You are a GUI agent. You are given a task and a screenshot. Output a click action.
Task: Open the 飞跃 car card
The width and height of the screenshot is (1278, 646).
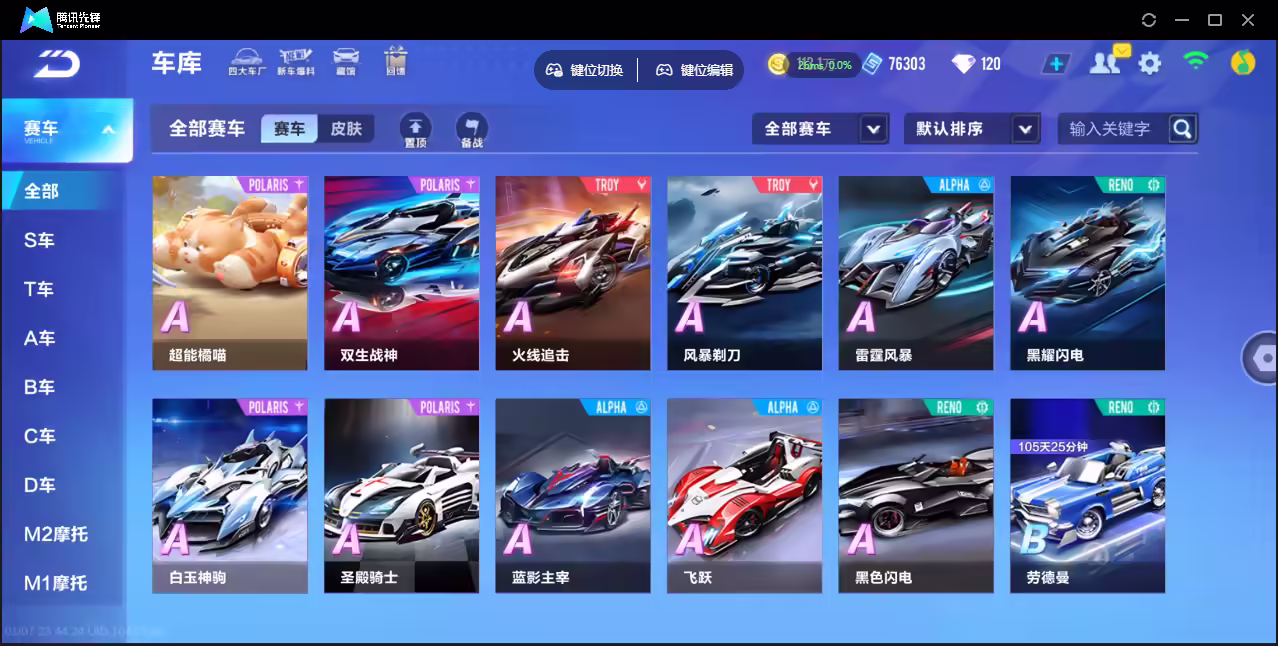point(744,495)
